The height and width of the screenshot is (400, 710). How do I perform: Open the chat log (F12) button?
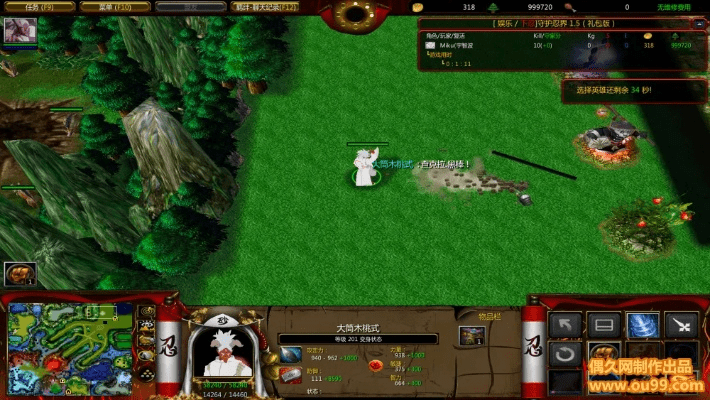[264, 7]
